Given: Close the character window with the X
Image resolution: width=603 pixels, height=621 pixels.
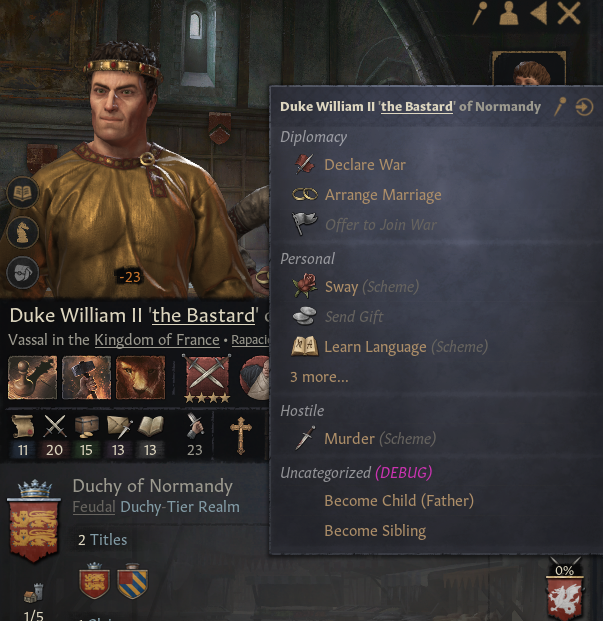Looking at the screenshot, I should [569, 13].
